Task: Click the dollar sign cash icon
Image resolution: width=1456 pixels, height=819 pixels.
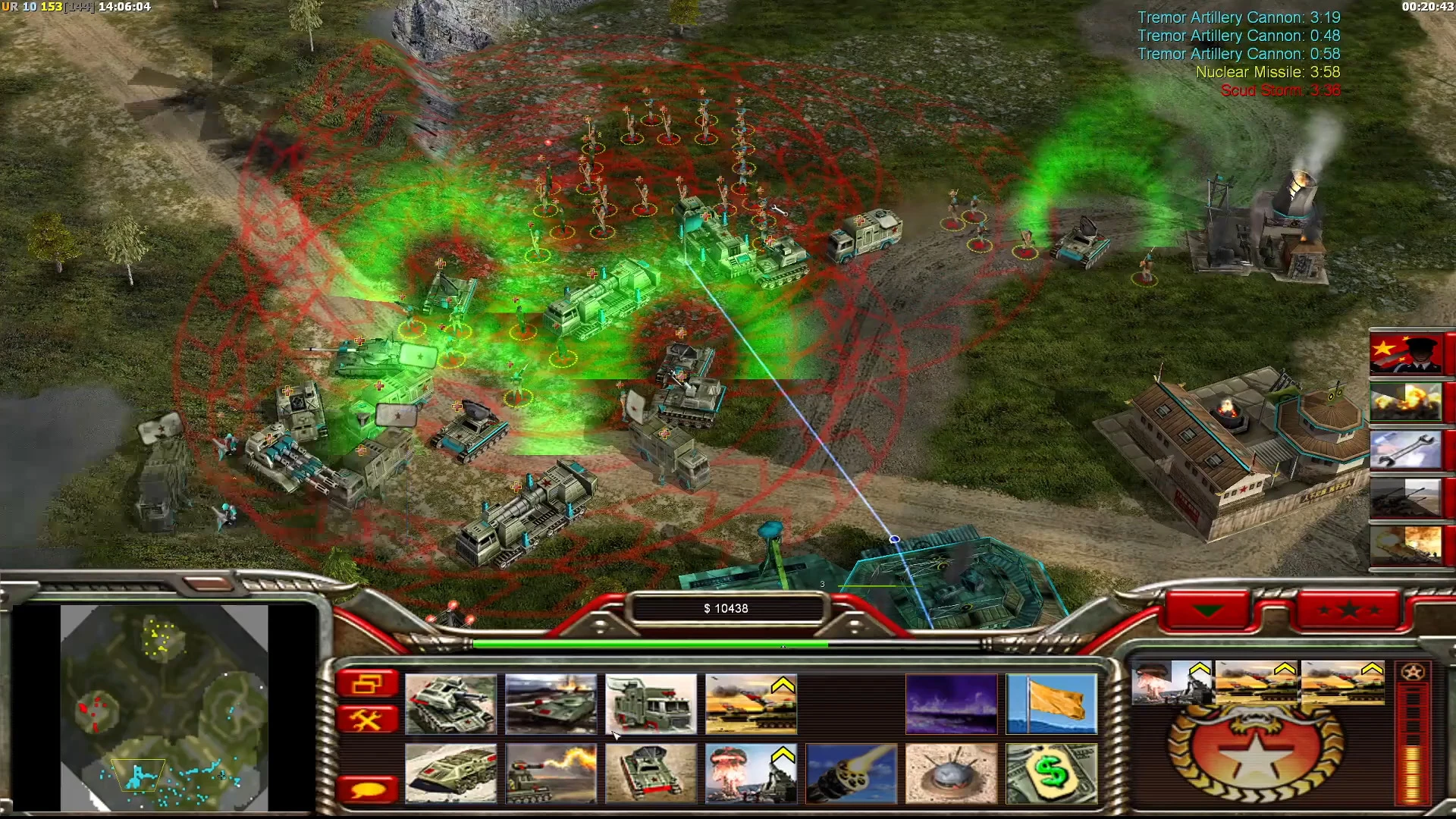Action: pyautogui.click(x=1053, y=773)
